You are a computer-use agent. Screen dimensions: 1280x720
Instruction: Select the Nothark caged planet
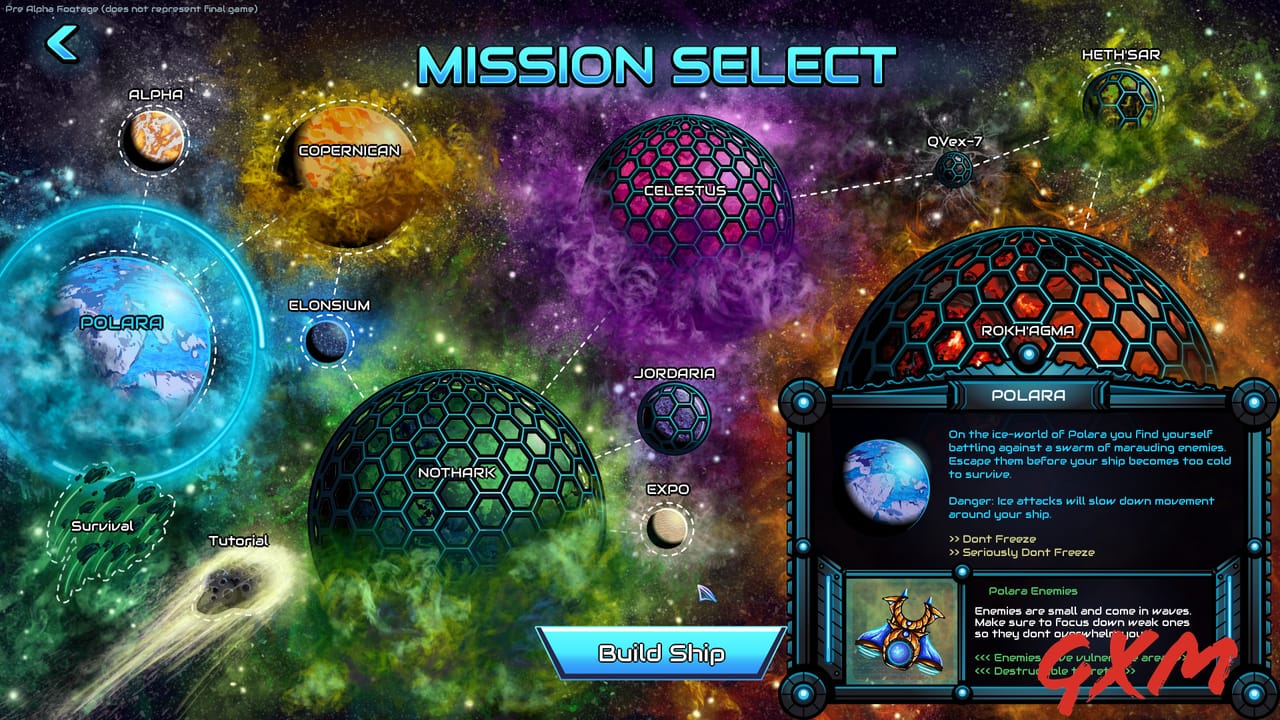tap(455, 470)
